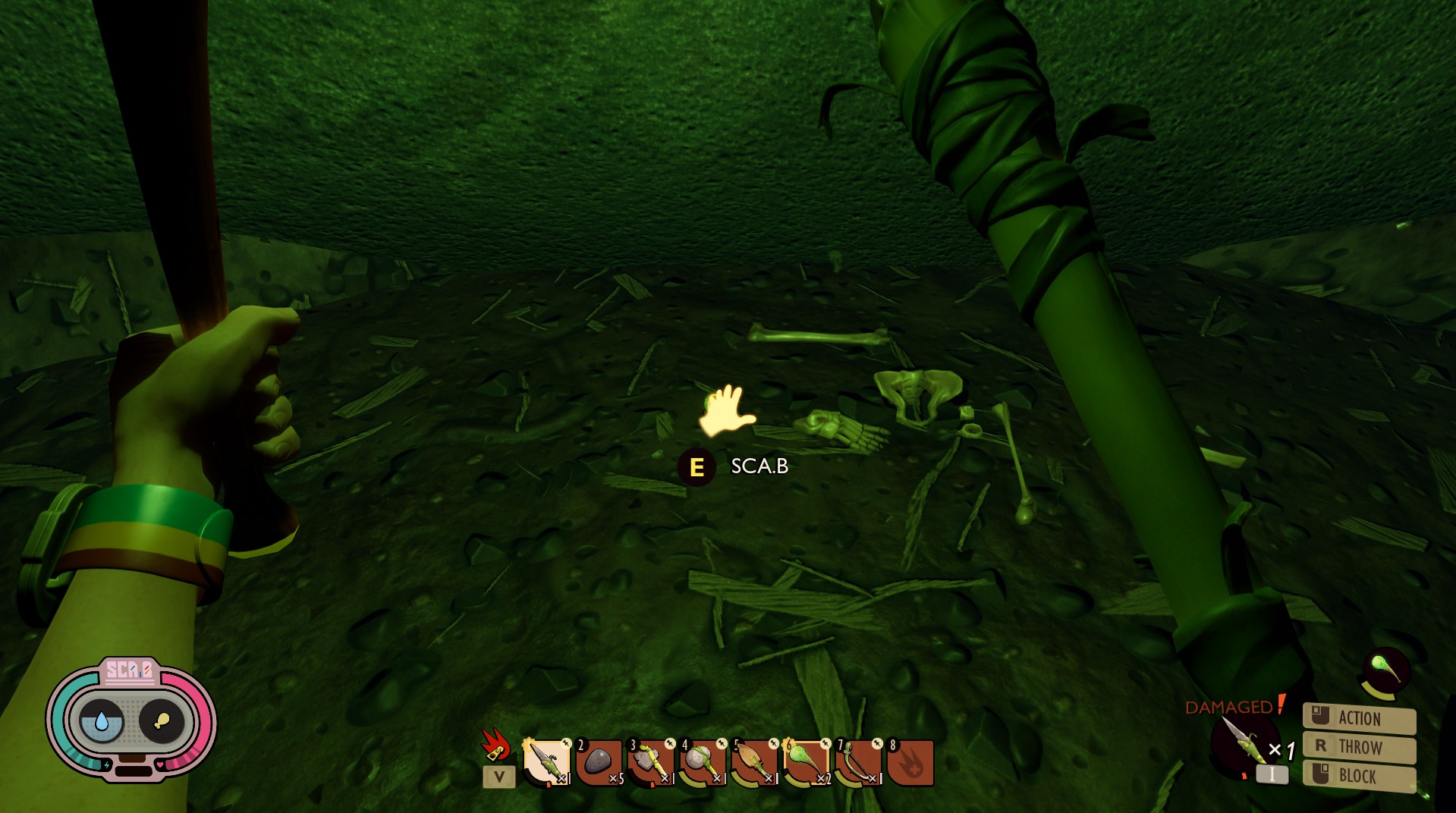Equip the sprig bow from slot 7
The height and width of the screenshot is (813, 1456).
pyautogui.click(x=858, y=761)
